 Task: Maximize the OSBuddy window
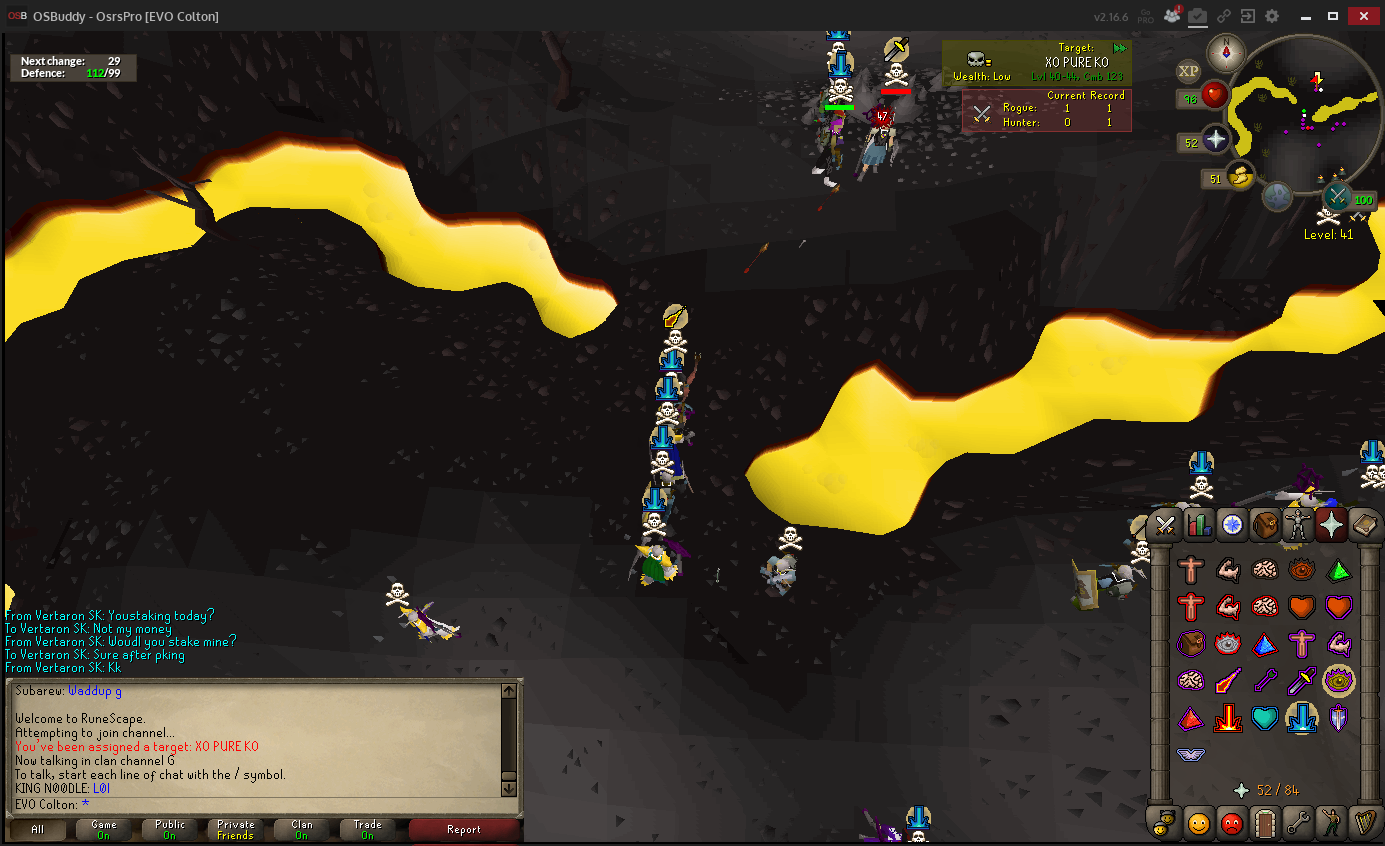(1333, 16)
